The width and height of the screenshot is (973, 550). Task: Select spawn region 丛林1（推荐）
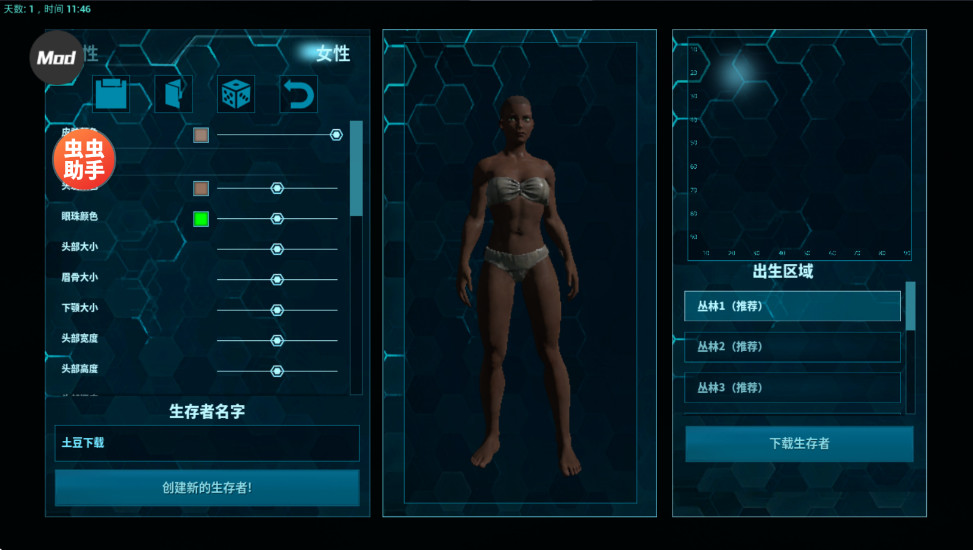click(792, 306)
